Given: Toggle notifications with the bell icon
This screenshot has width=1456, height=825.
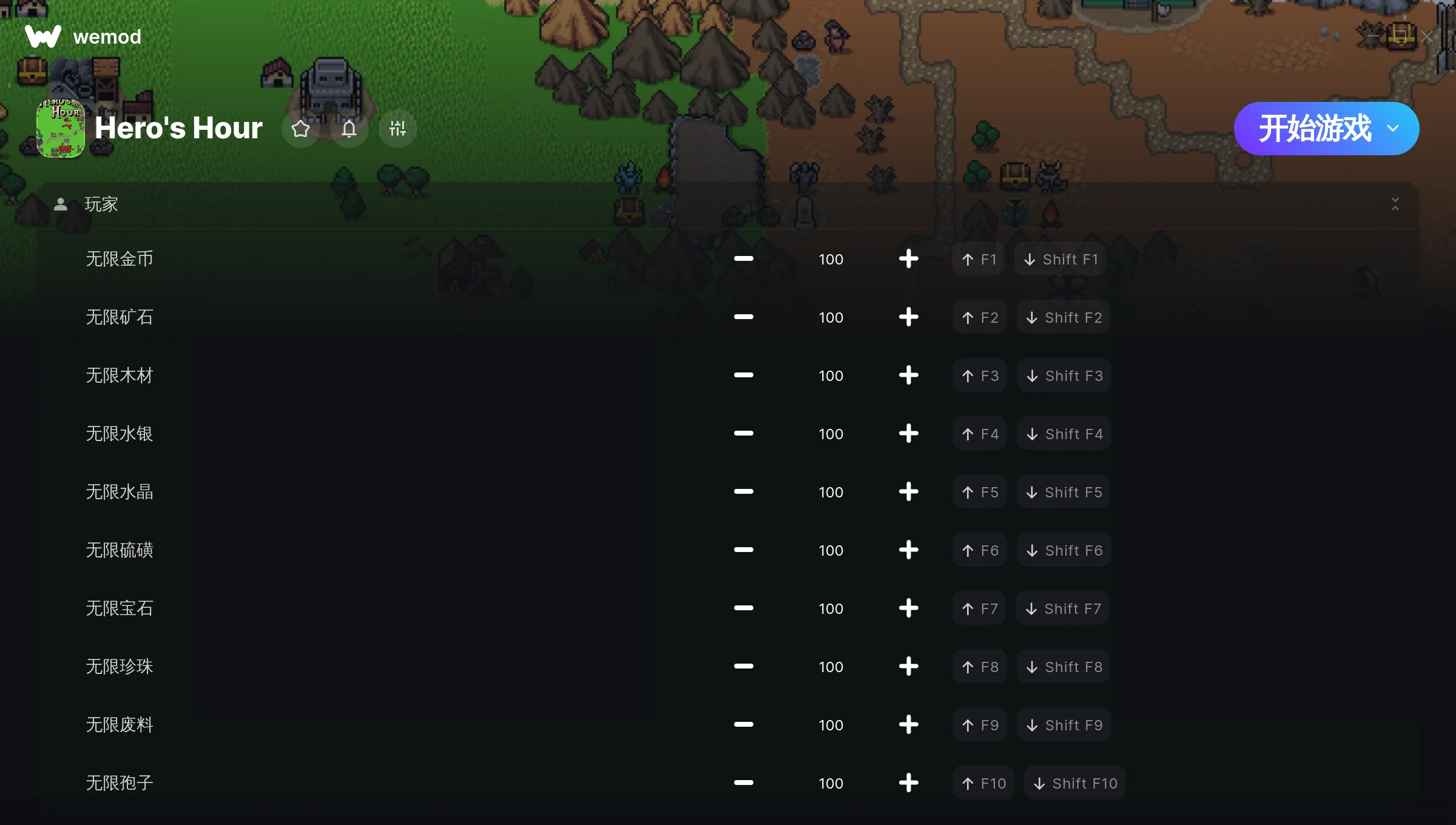Looking at the screenshot, I should tap(349, 129).
